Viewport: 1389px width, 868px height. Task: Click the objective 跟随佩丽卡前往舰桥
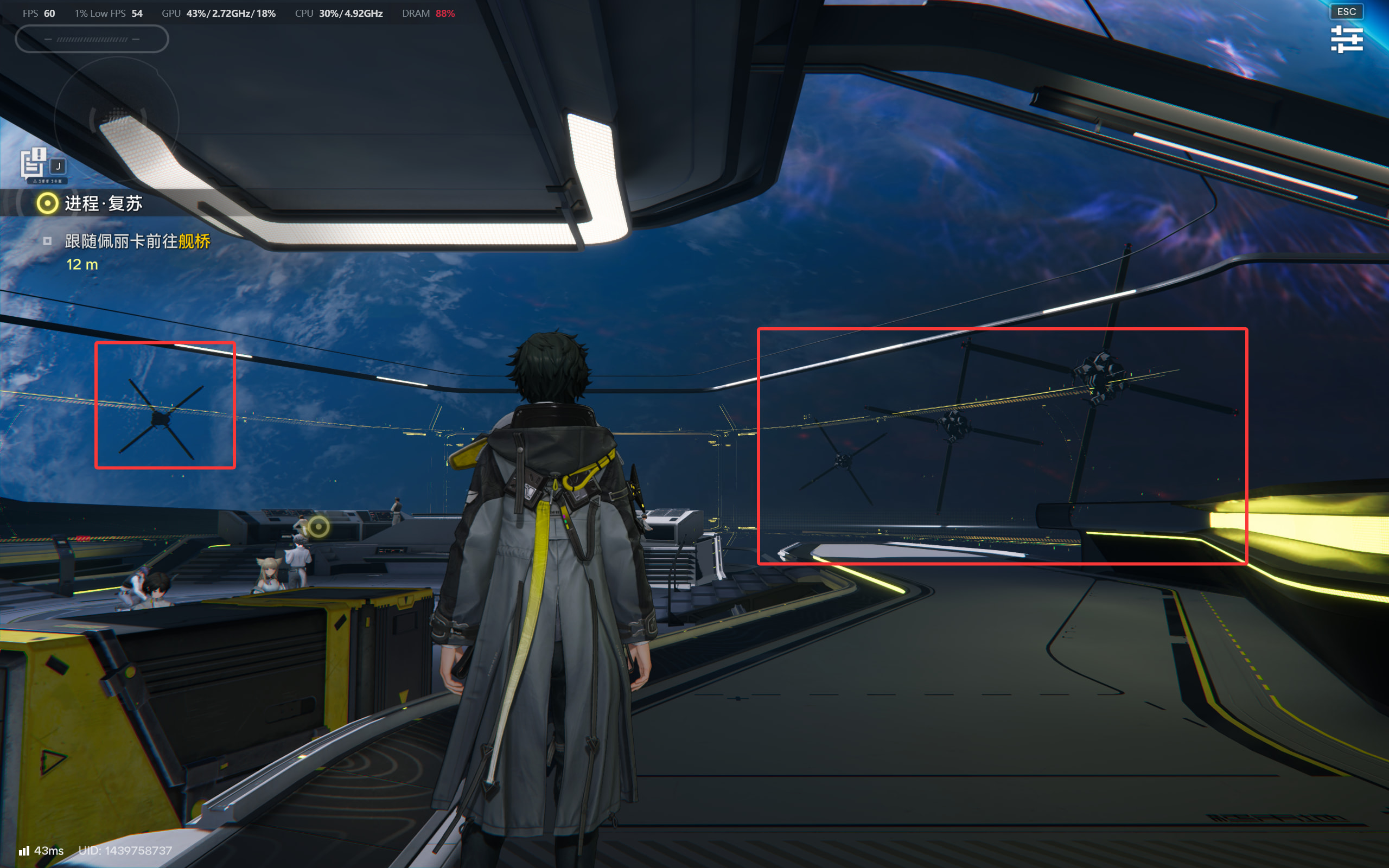137,241
